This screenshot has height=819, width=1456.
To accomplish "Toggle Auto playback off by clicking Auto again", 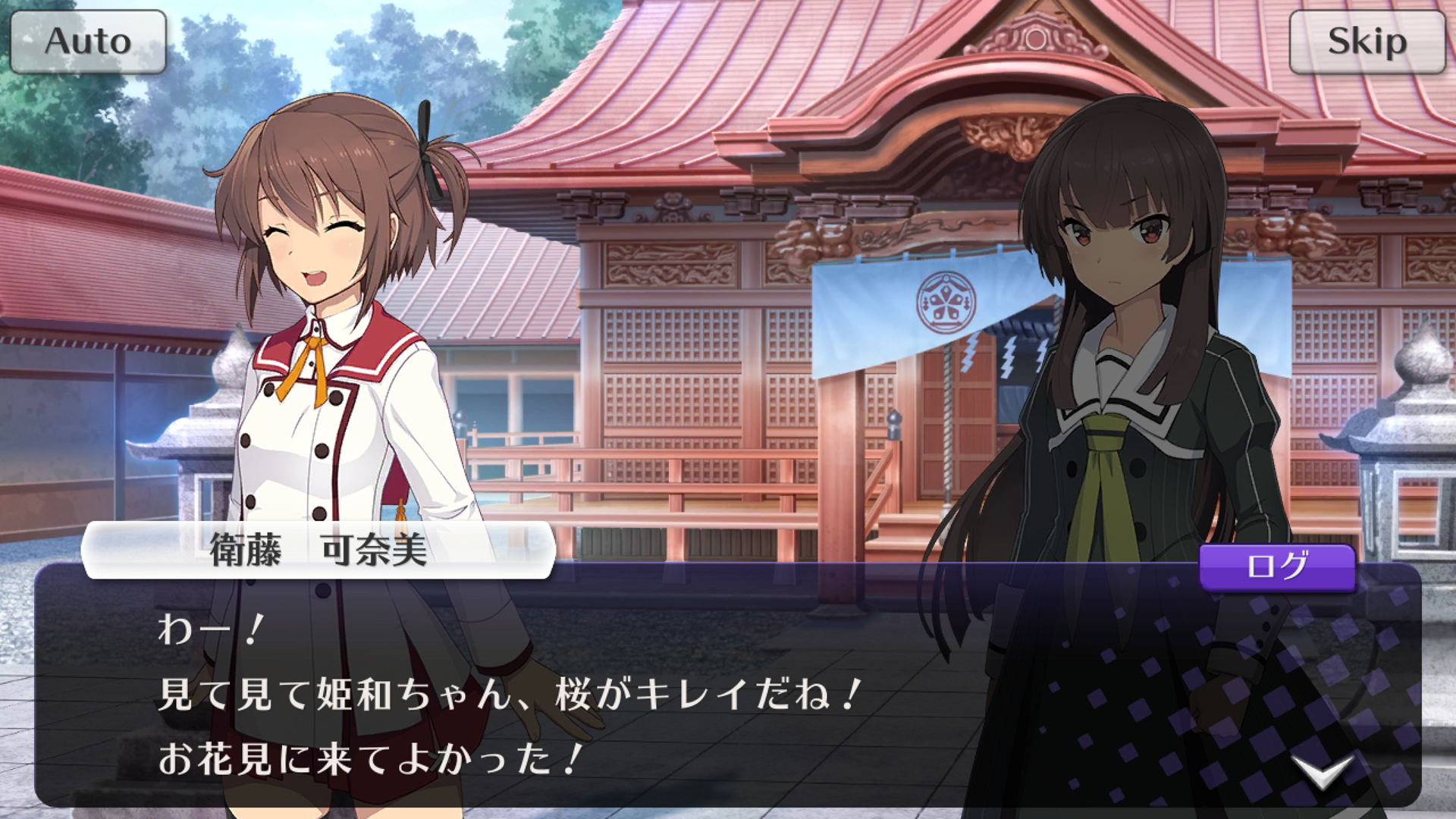I will point(87,42).
